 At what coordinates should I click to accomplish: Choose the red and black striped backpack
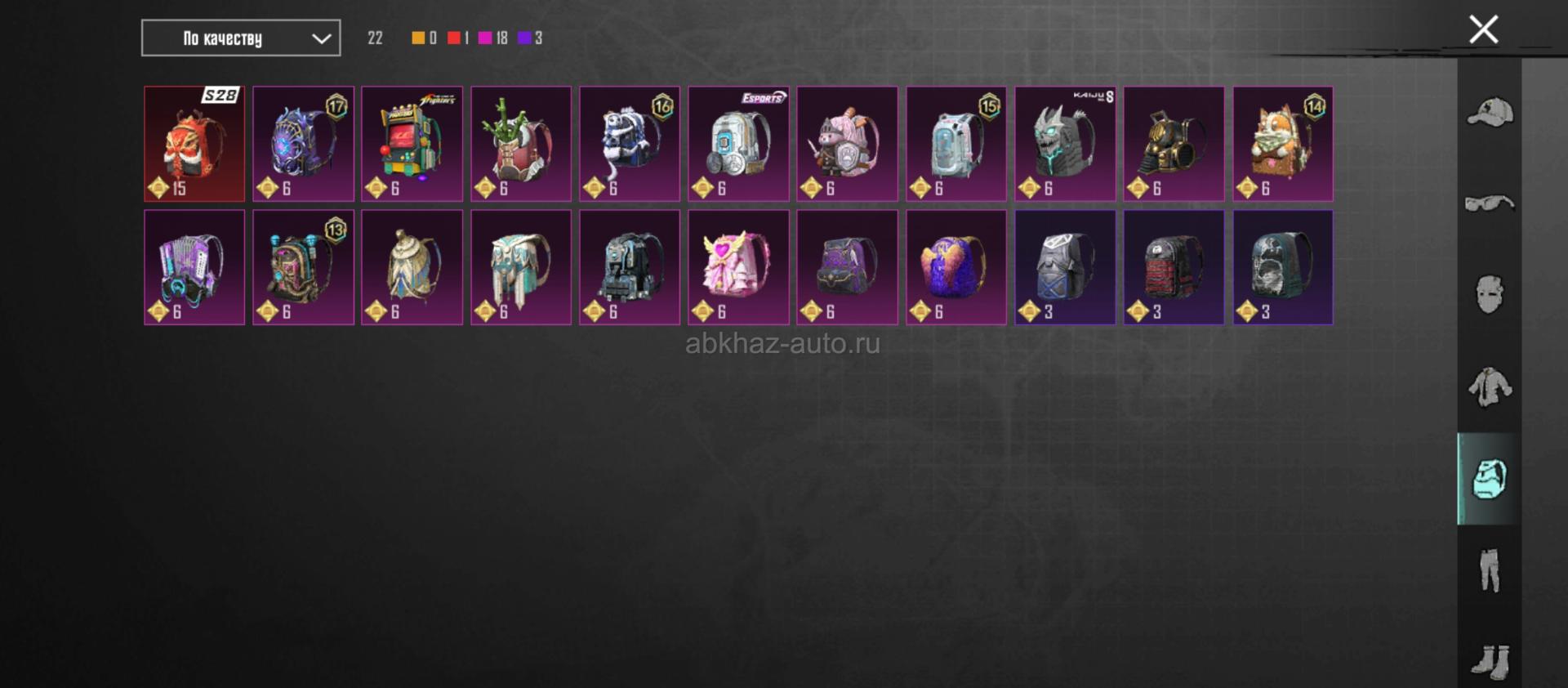[1174, 267]
